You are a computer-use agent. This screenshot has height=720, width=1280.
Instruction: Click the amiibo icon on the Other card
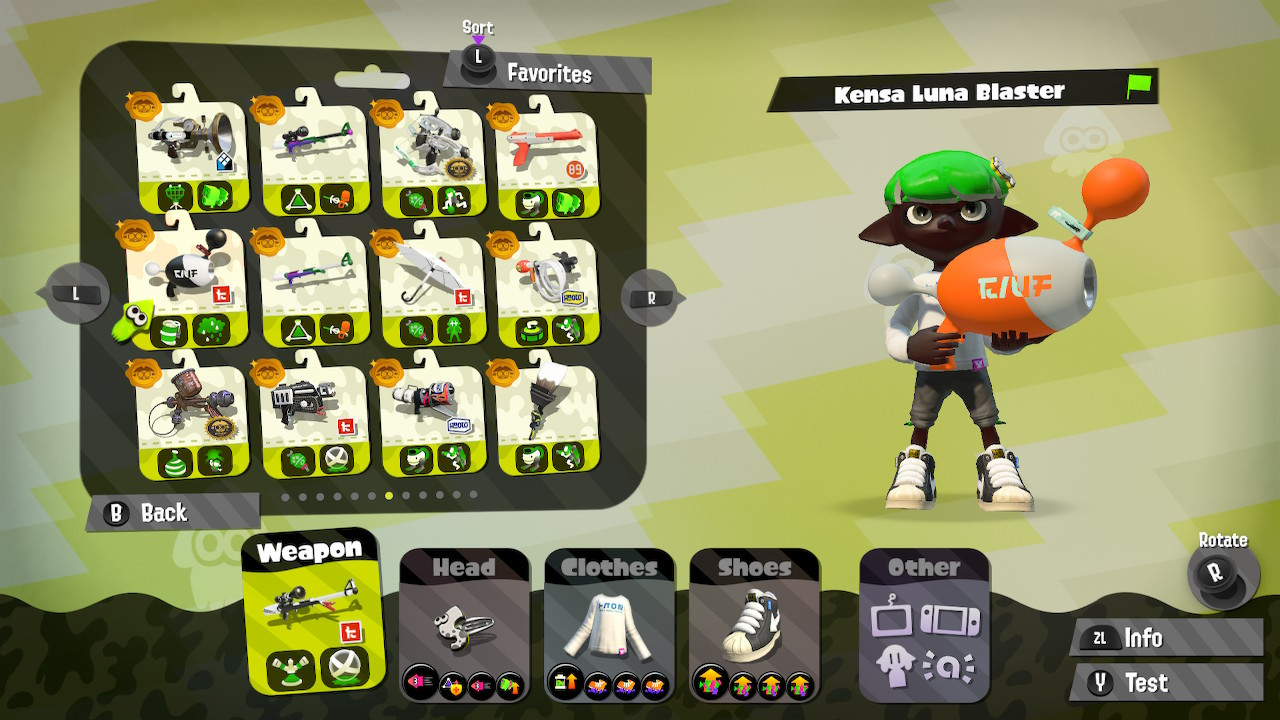pyautogui.click(x=949, y=666)
